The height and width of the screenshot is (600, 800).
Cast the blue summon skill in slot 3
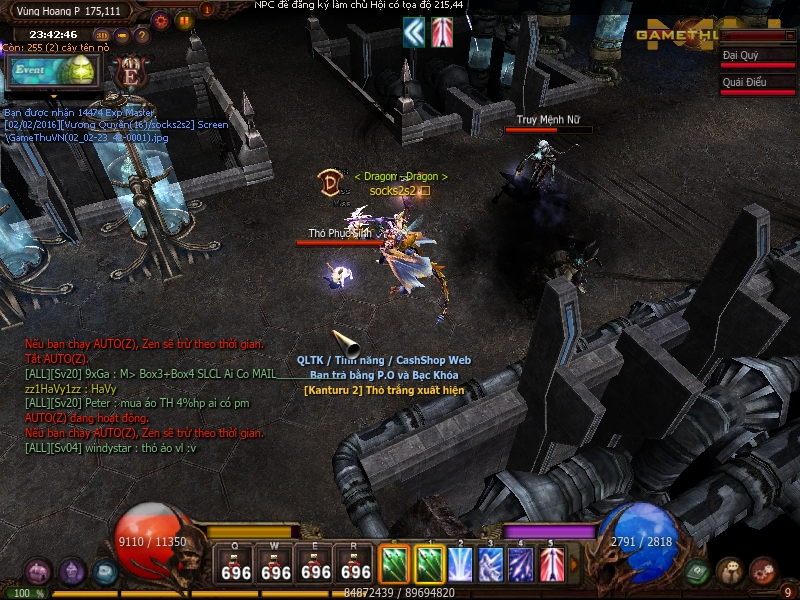(490, 565)
